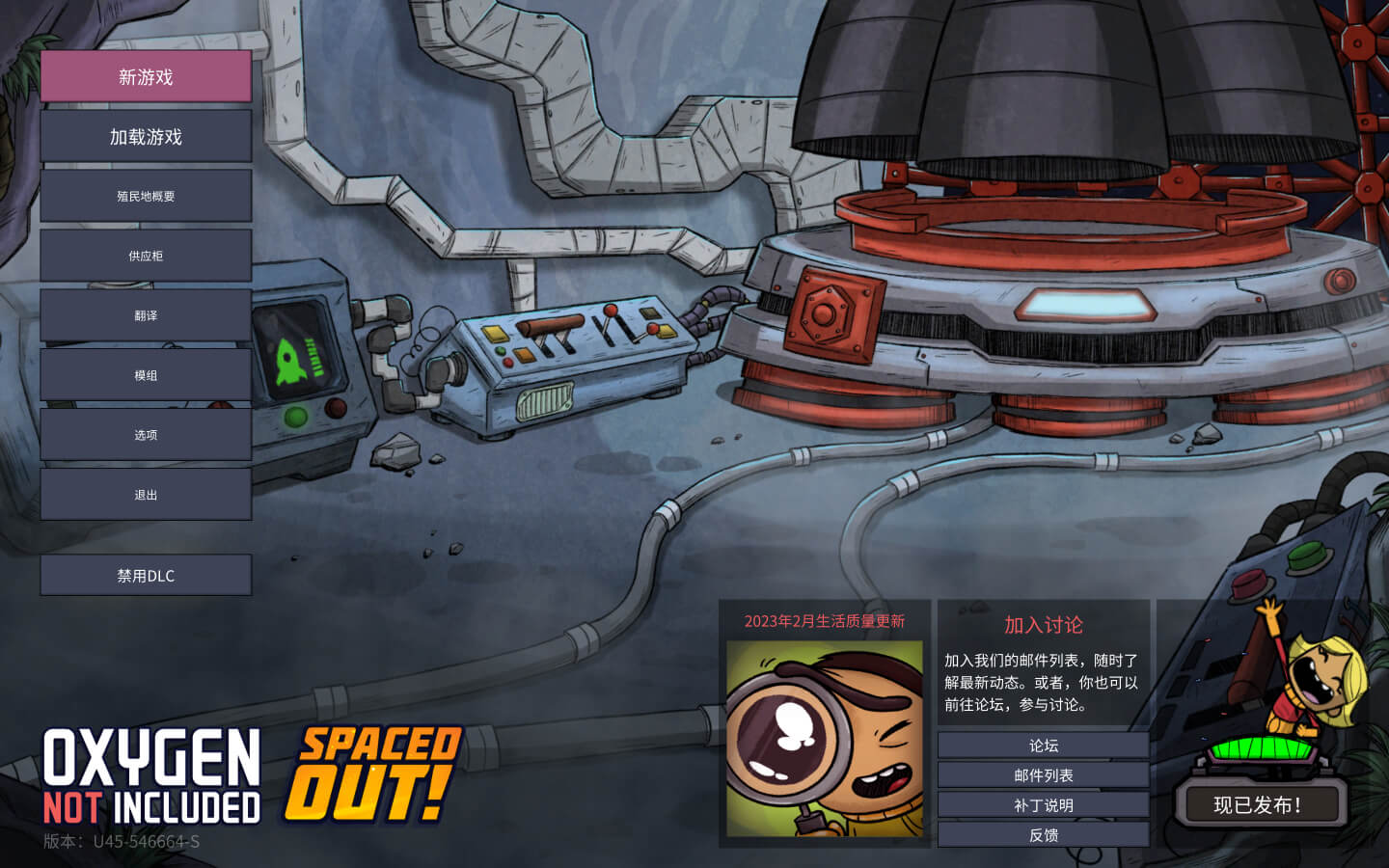Open 加载游戏 to load a save

[145, 136]
